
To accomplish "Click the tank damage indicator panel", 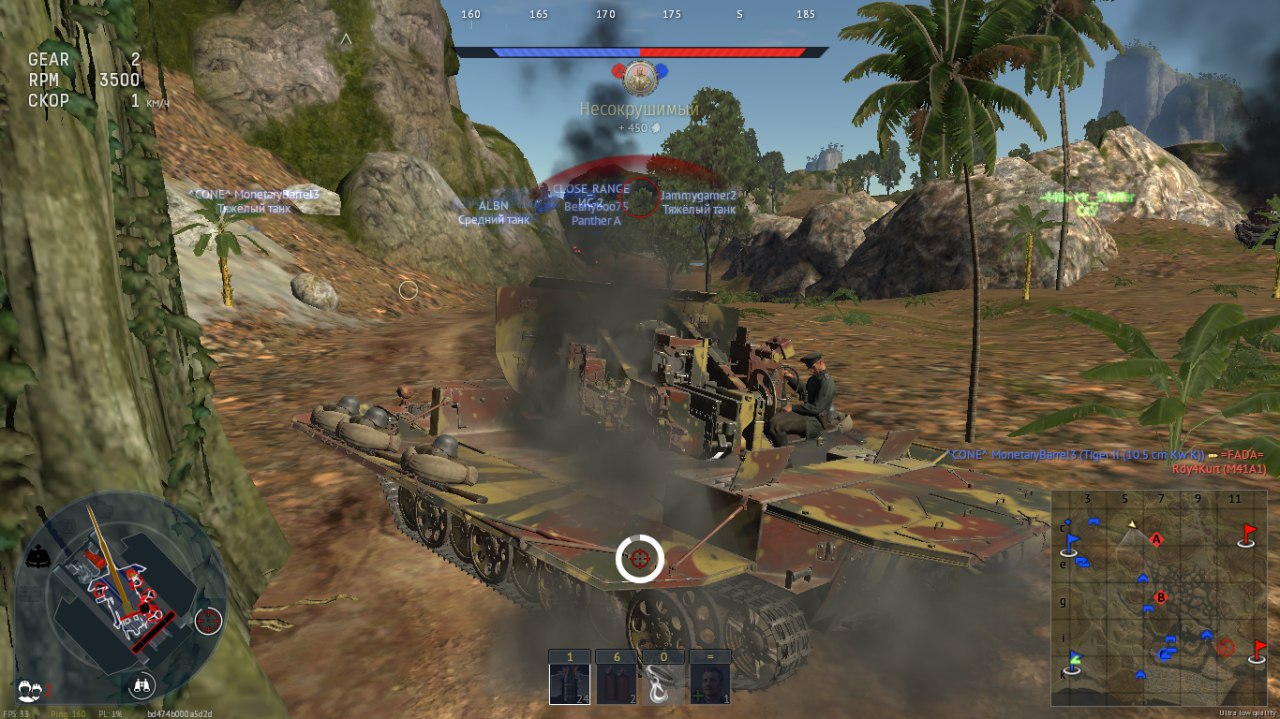I will (x=120, y=598).
